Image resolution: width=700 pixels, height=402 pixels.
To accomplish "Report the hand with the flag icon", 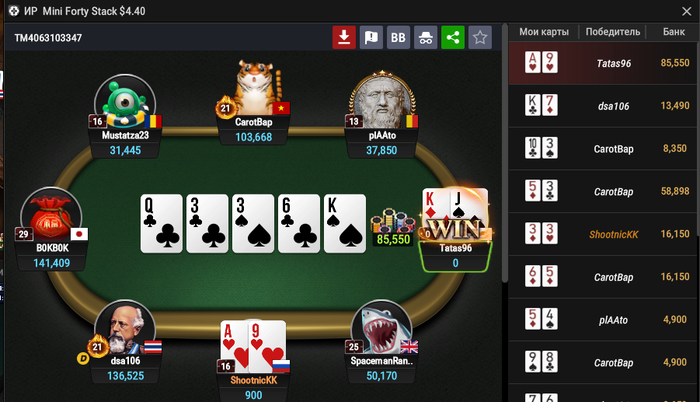I will coord(371,38).
